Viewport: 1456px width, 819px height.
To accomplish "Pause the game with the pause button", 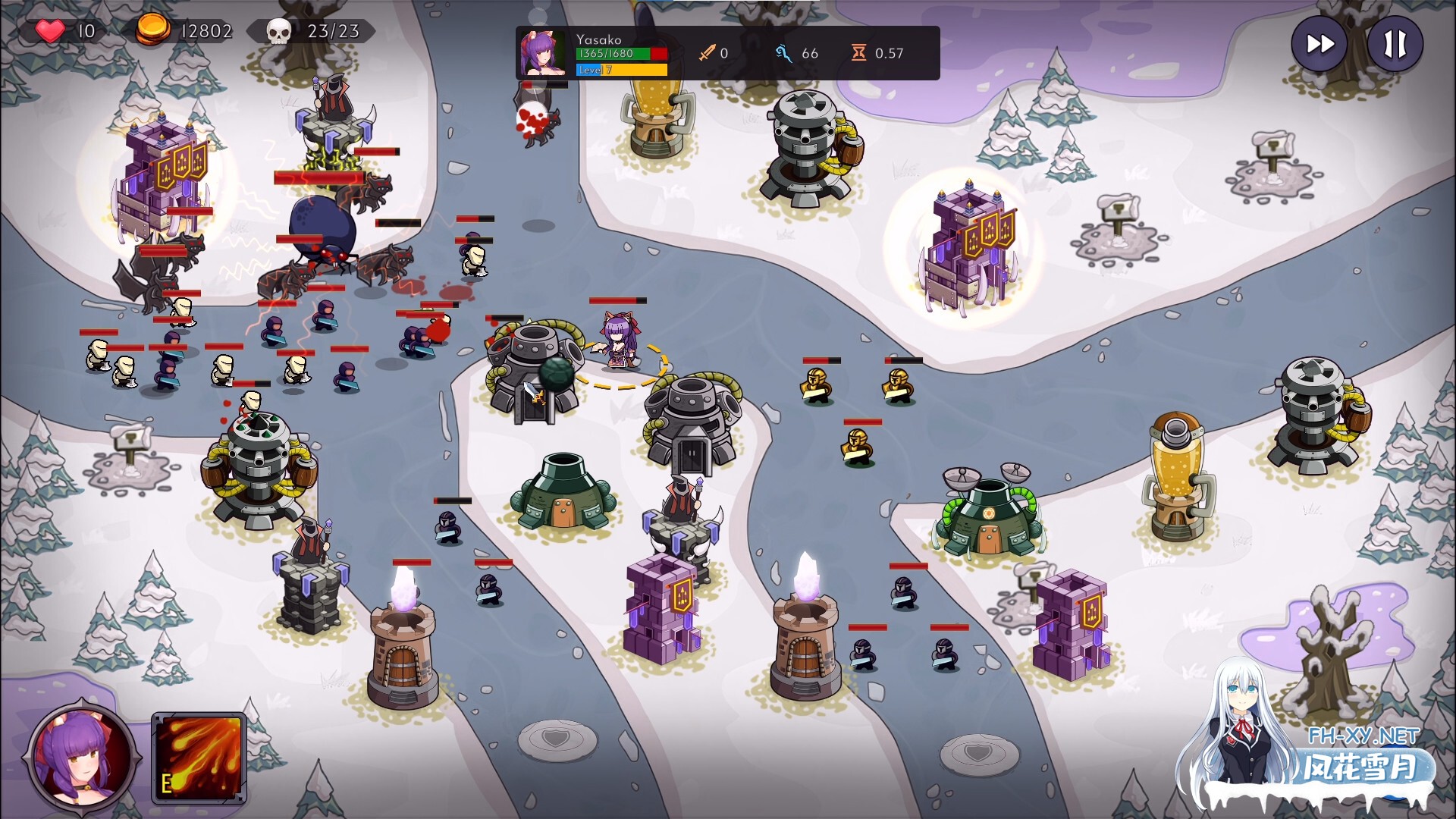I will click(x=1395, y=45).
